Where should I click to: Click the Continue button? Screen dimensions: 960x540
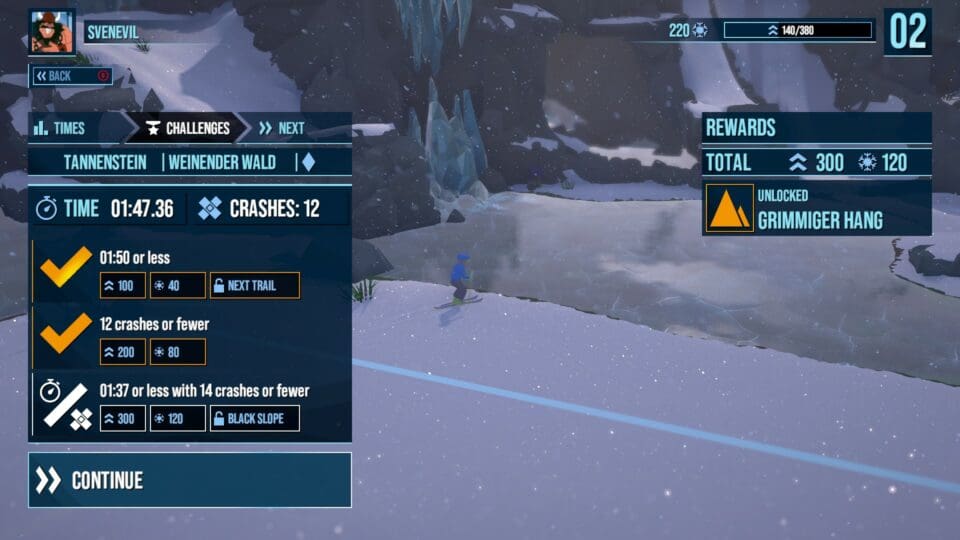click(190, 480)
